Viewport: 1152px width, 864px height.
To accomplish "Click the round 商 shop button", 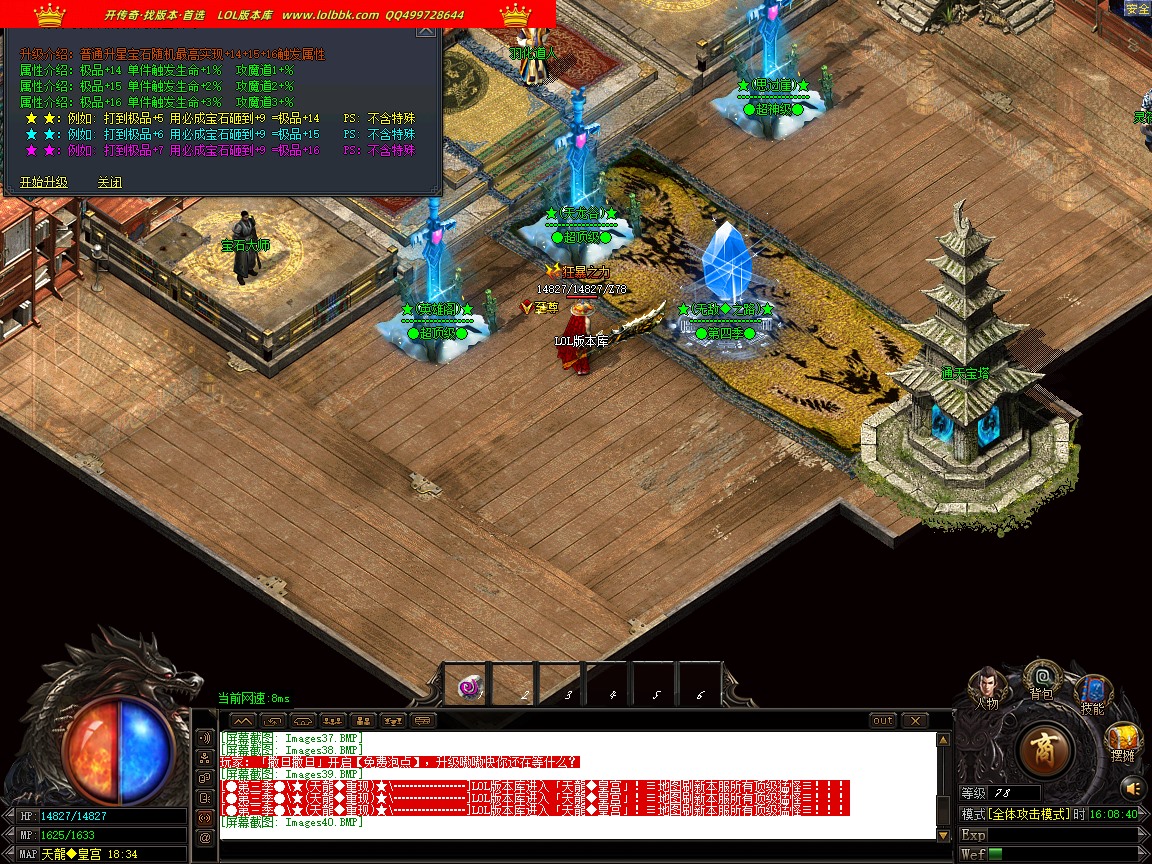I will click(1046, 749).
